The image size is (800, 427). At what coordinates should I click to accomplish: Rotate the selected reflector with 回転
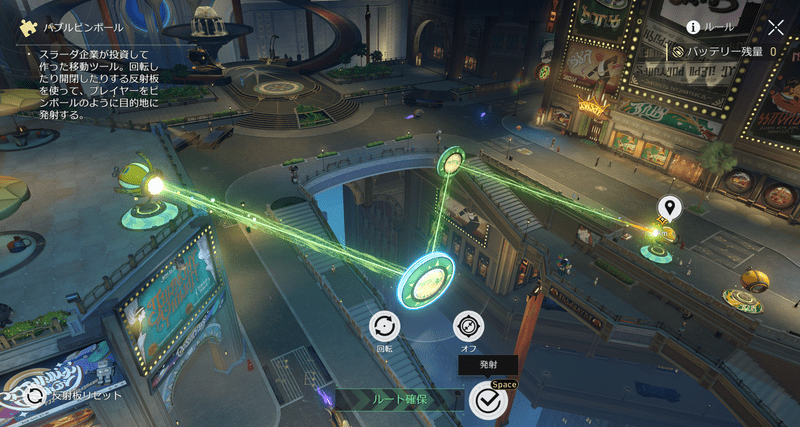tap(384, 326)
